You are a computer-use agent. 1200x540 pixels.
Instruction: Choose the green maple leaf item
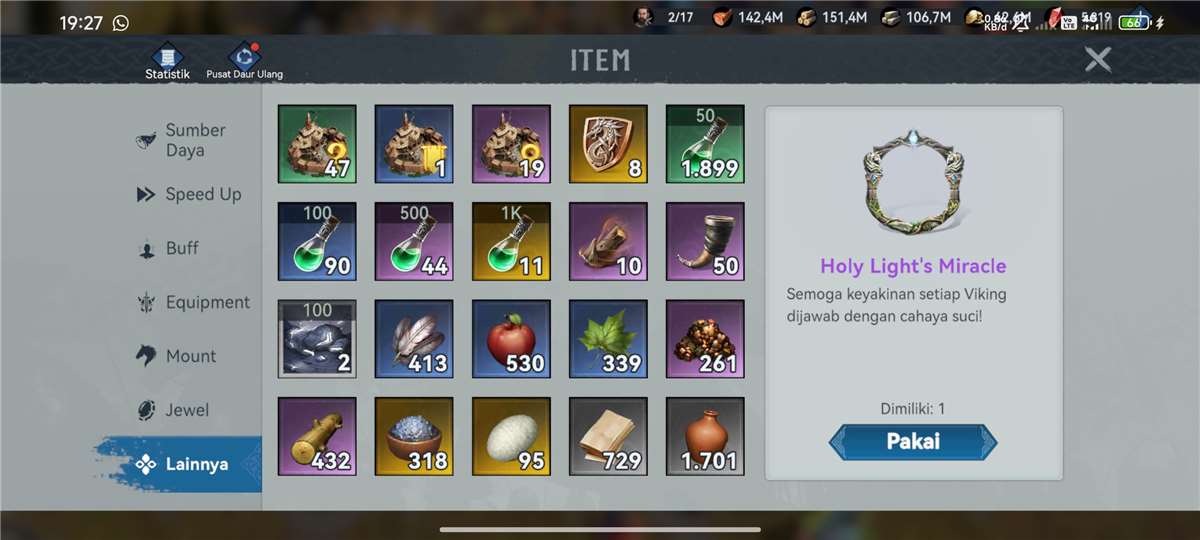point(608,339)
